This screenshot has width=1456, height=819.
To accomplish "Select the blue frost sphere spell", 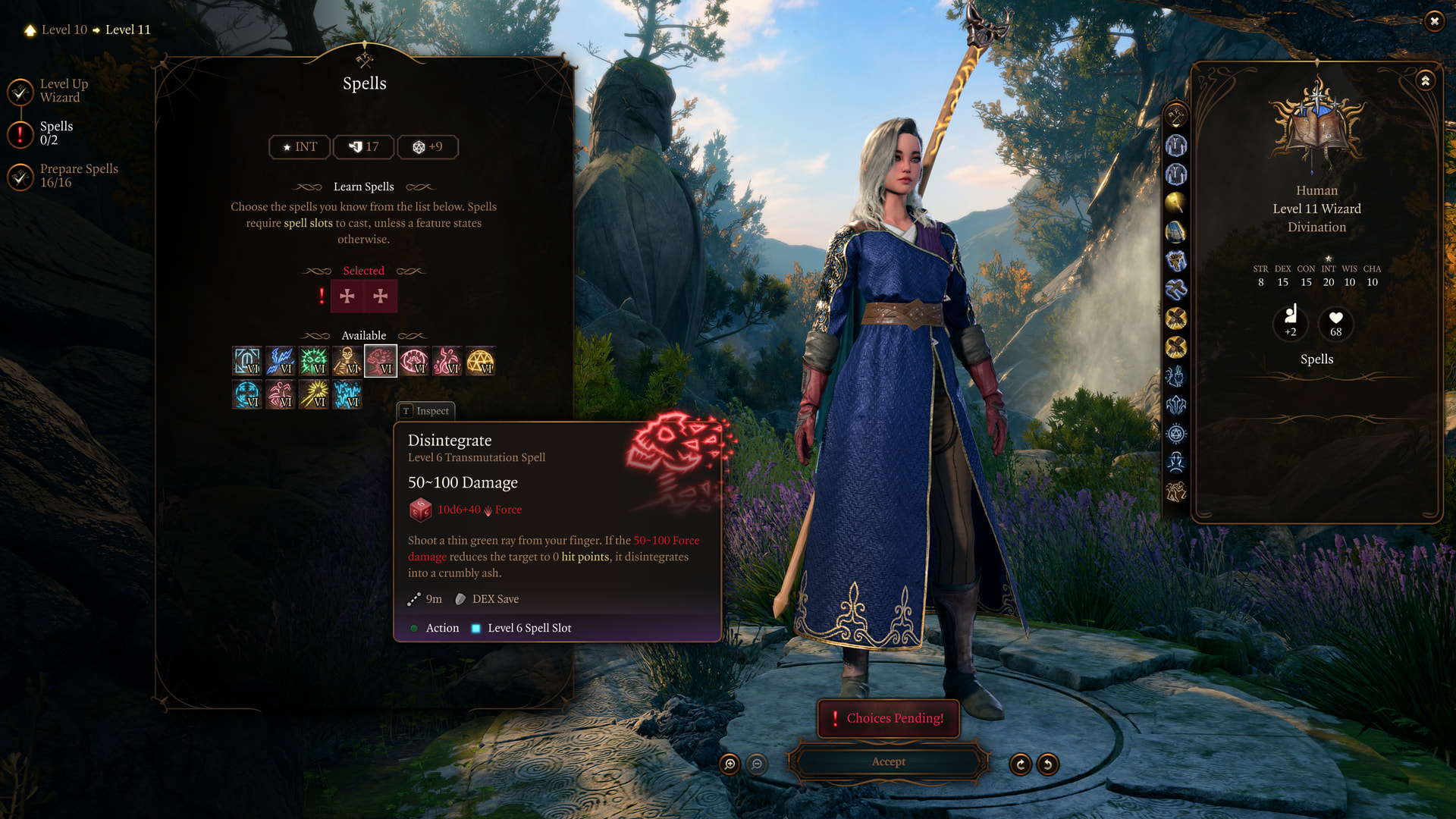I will (x=247, y=394).
